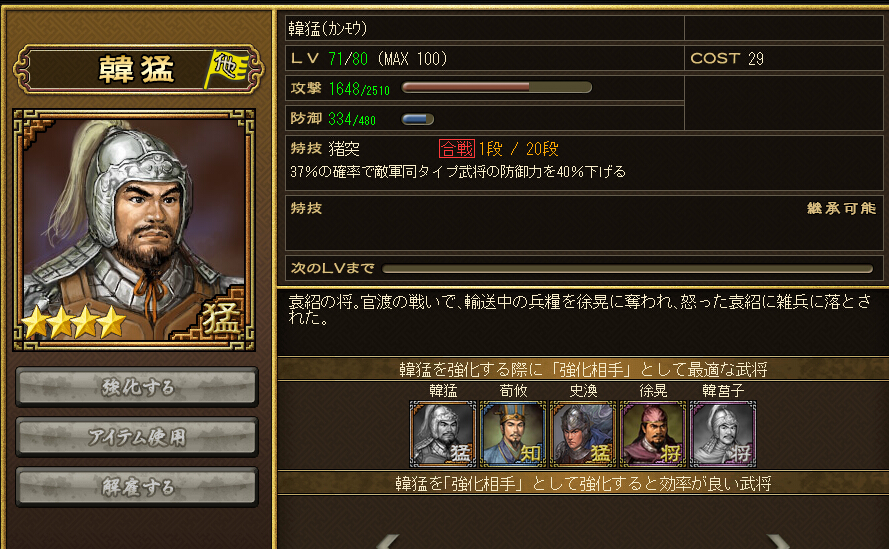Choose the 徐晃 general thumbnail
Image resolution: width=889 pixels, height=549 pixels.
[x=653, y=433]
